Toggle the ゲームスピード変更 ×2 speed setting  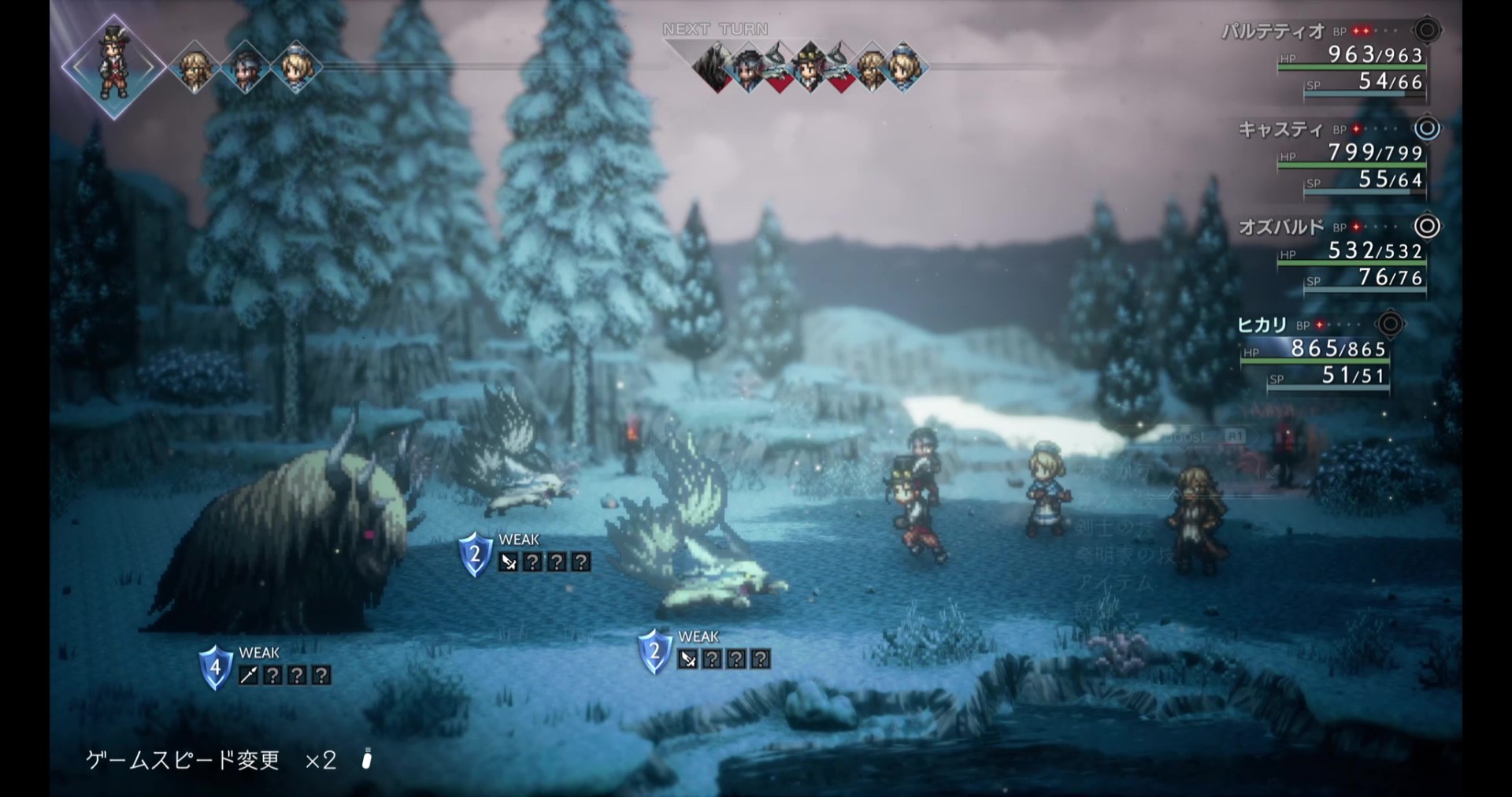211,760
